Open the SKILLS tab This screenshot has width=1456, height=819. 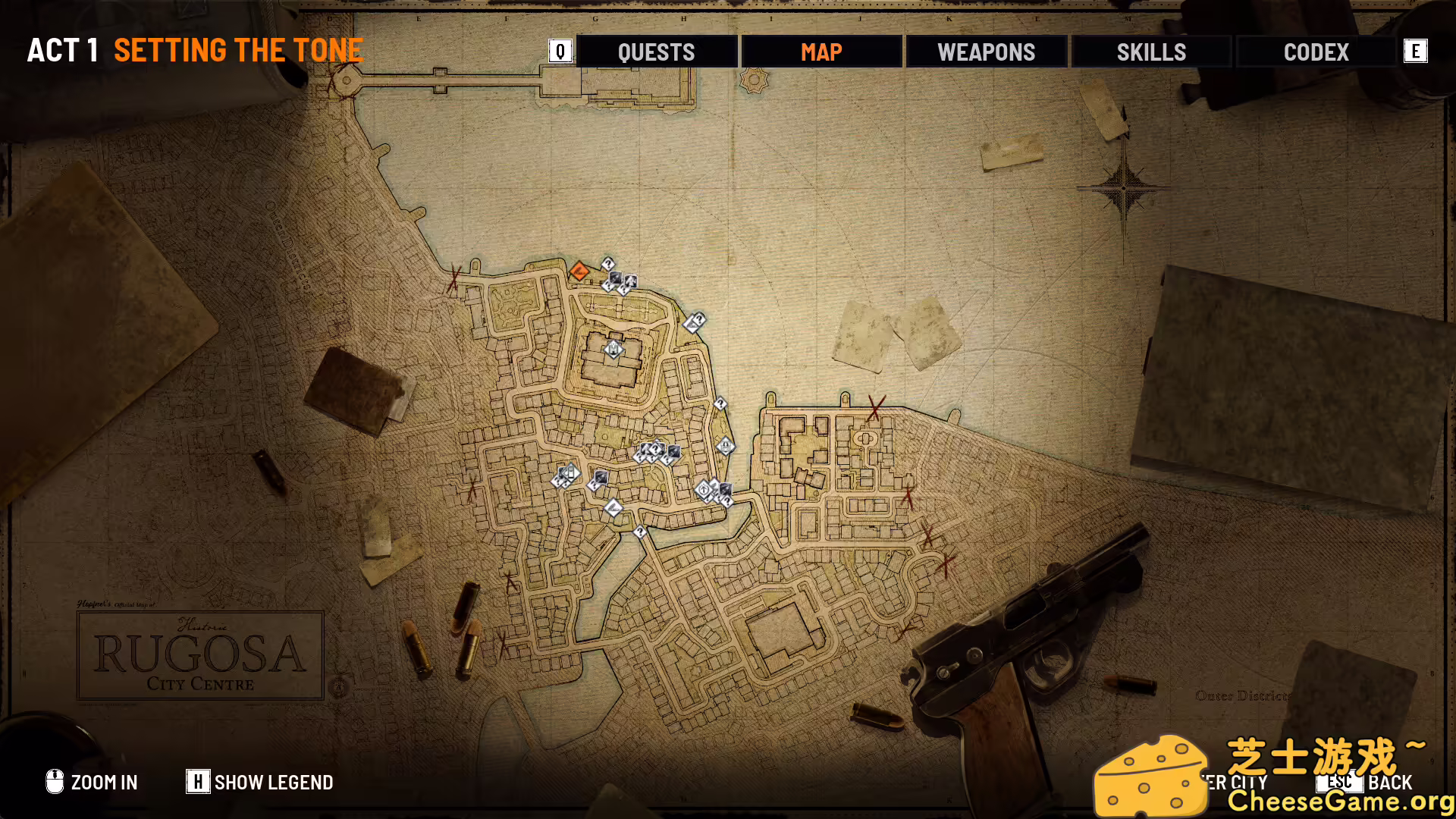pyautogui.click(x=1150, y=52)
